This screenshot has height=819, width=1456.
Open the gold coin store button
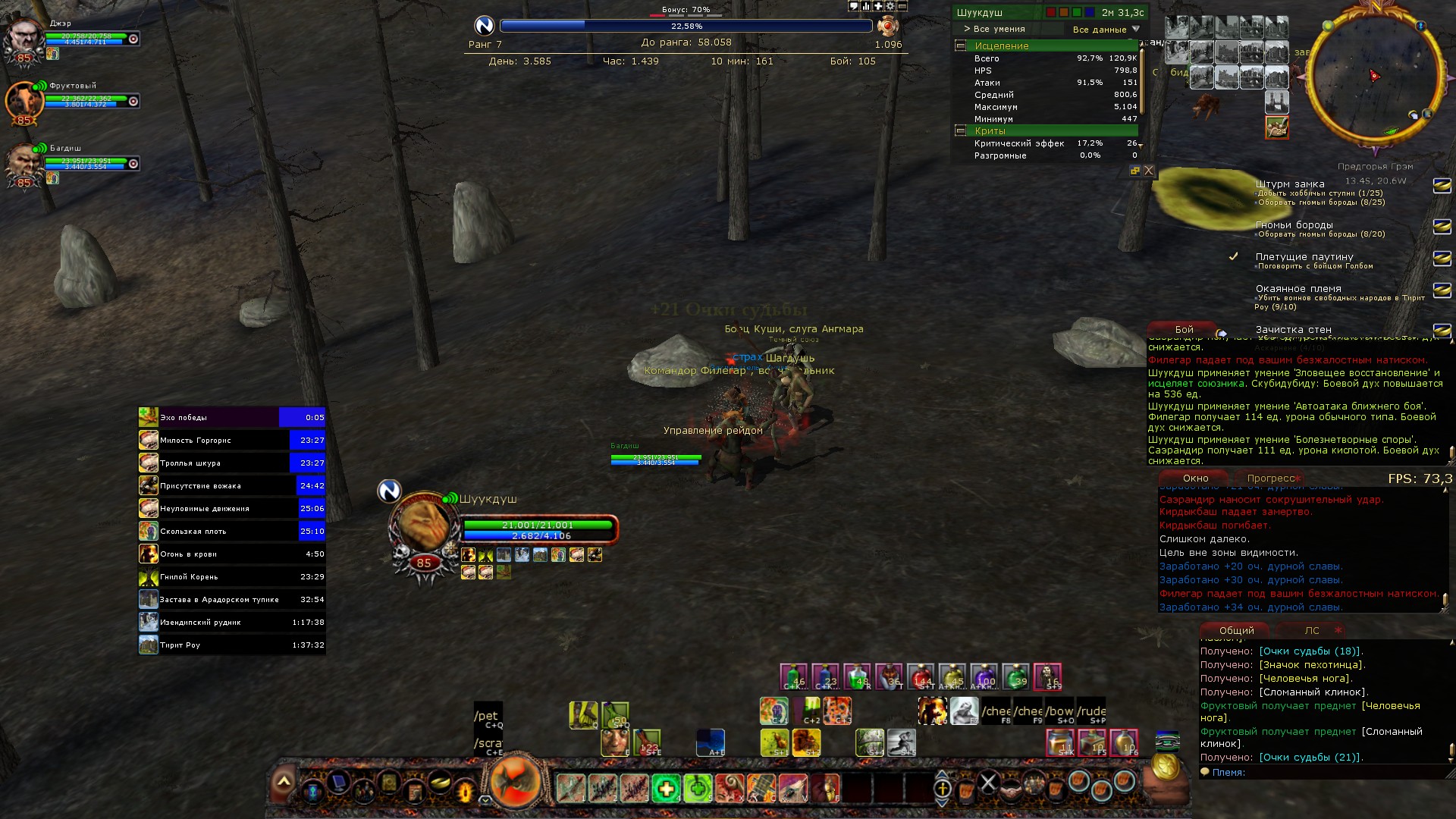(1166, 768)
